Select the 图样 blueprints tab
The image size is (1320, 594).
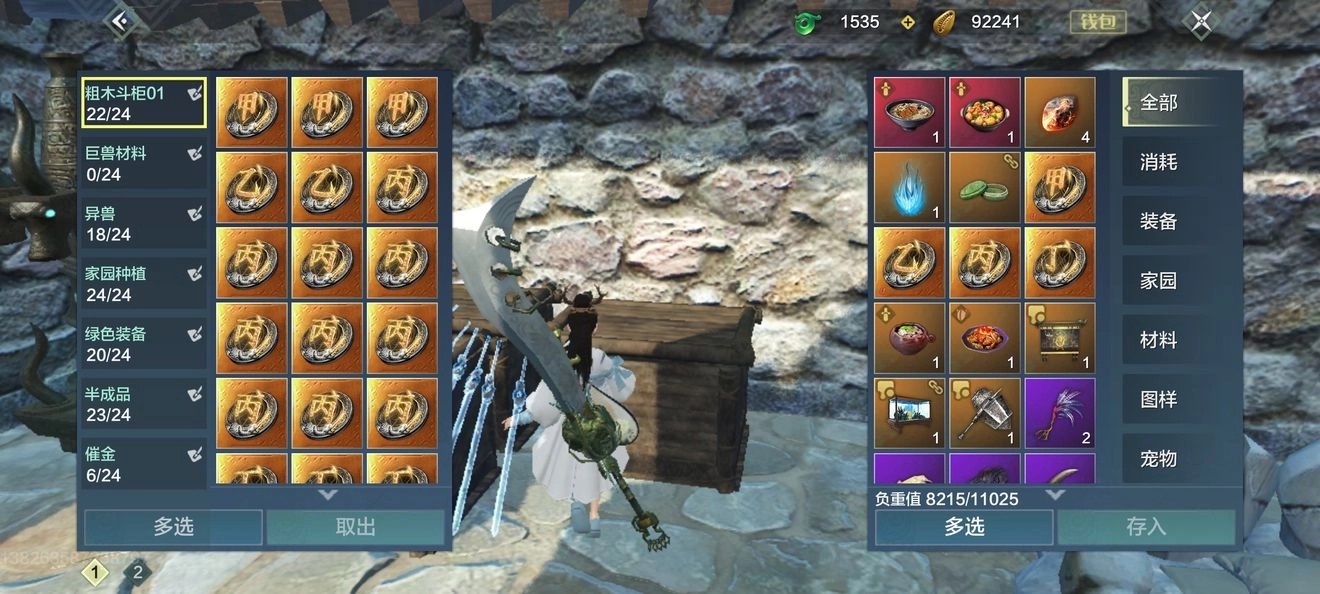[1160, 399]
